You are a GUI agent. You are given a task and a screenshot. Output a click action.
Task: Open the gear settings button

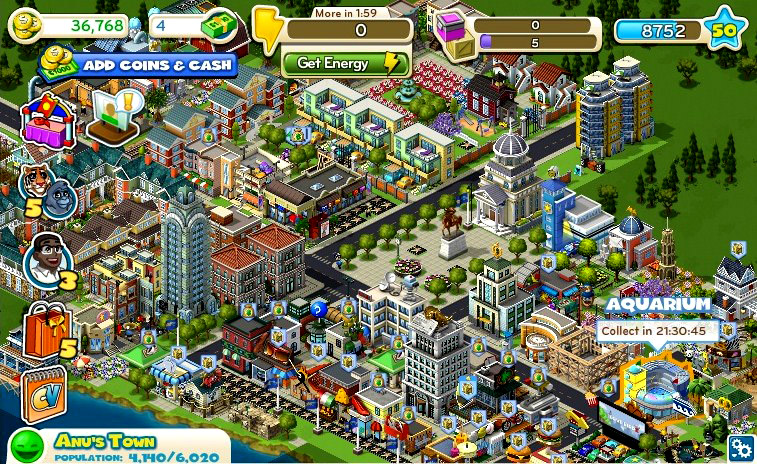741,447
